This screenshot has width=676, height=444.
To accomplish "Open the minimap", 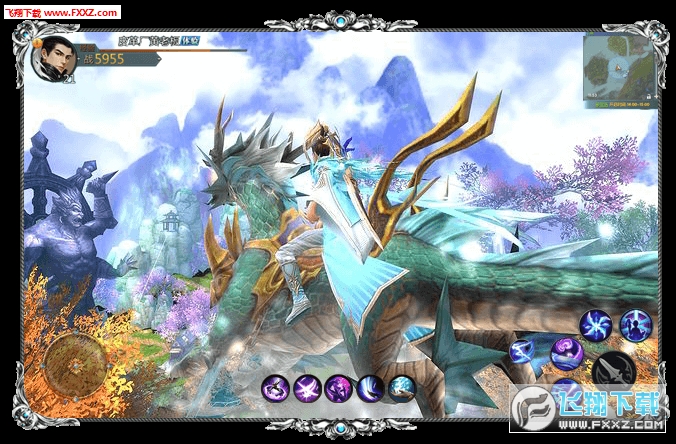I will [x=618, y=68].
